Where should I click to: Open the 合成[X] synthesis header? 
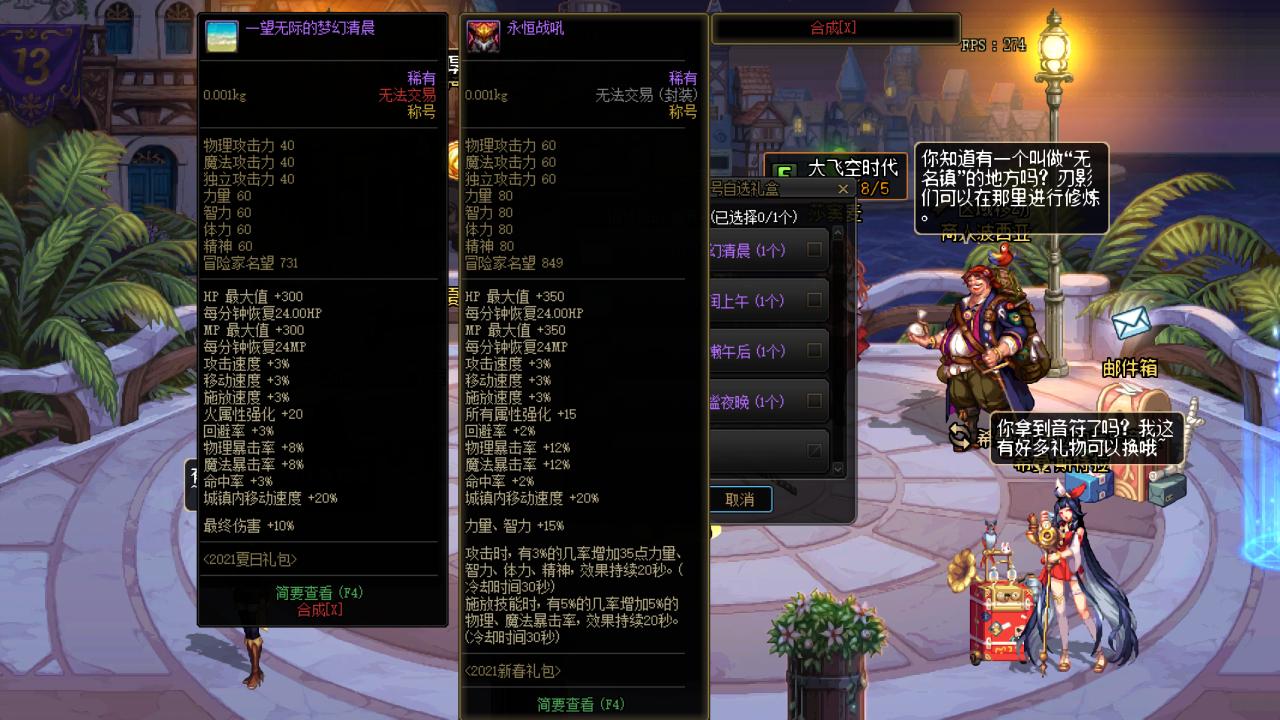click(833, 29)
